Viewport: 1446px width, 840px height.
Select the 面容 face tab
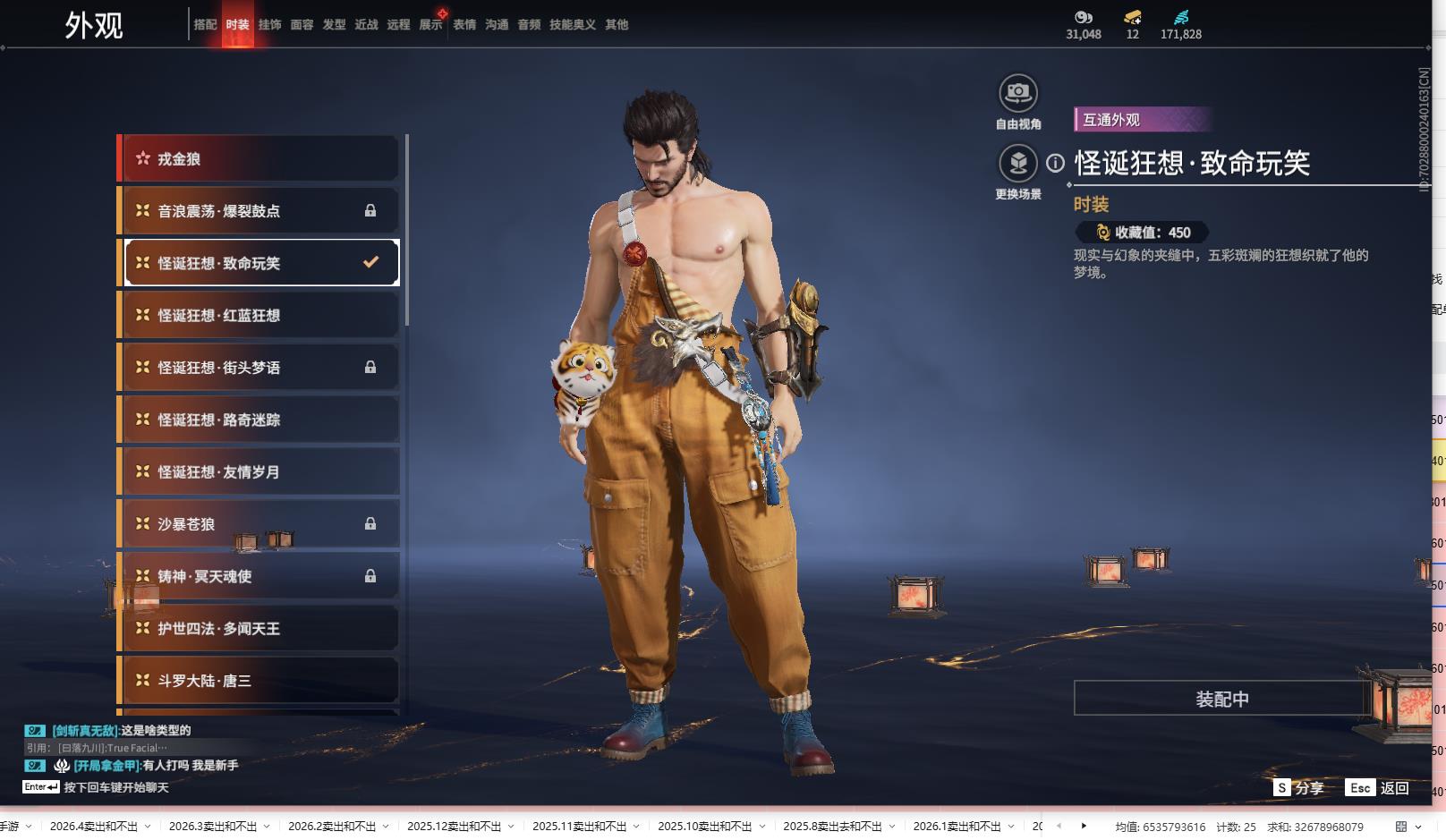pos(302,24)
